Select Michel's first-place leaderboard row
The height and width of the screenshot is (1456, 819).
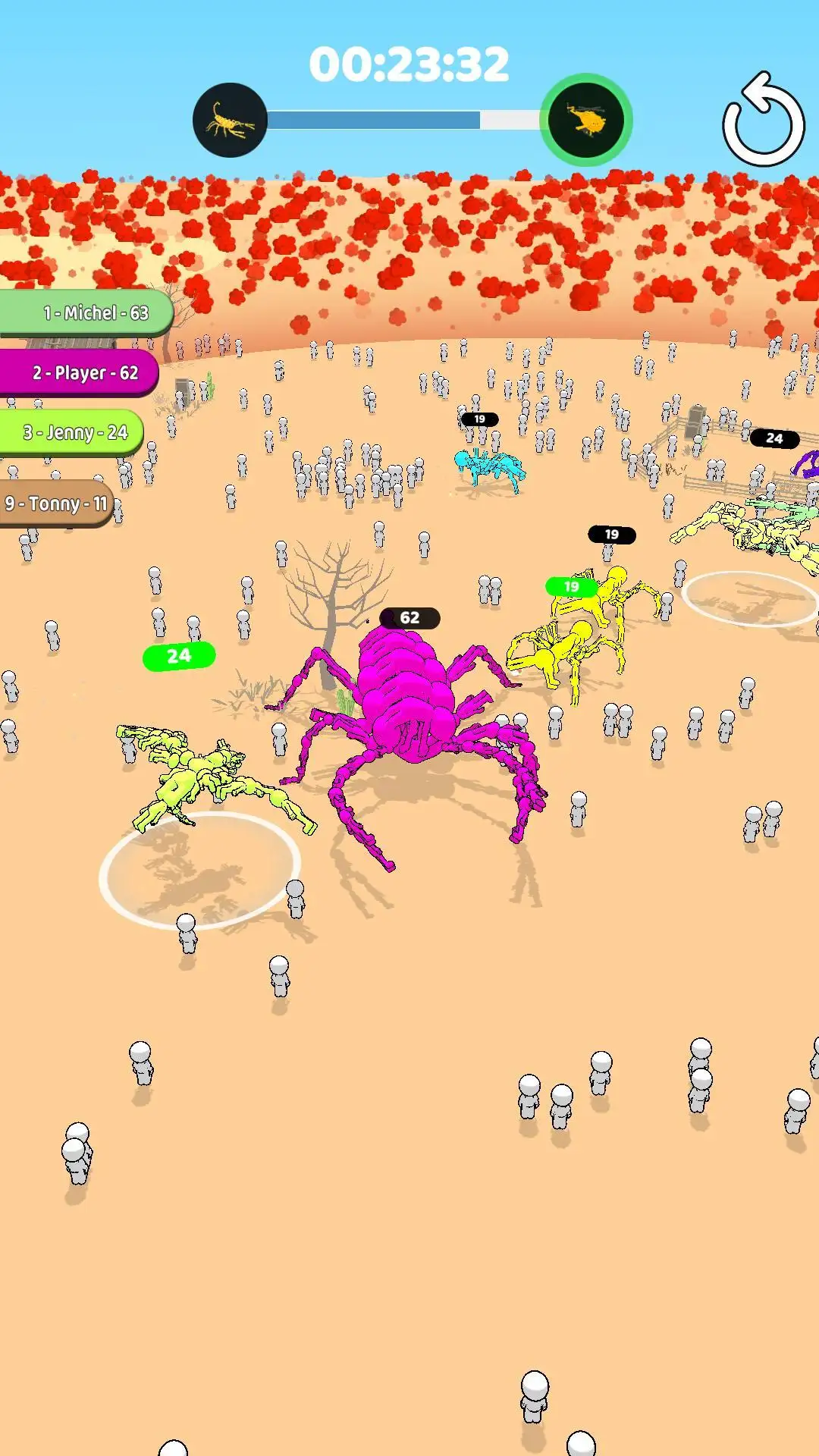click(x=86, y=312)
